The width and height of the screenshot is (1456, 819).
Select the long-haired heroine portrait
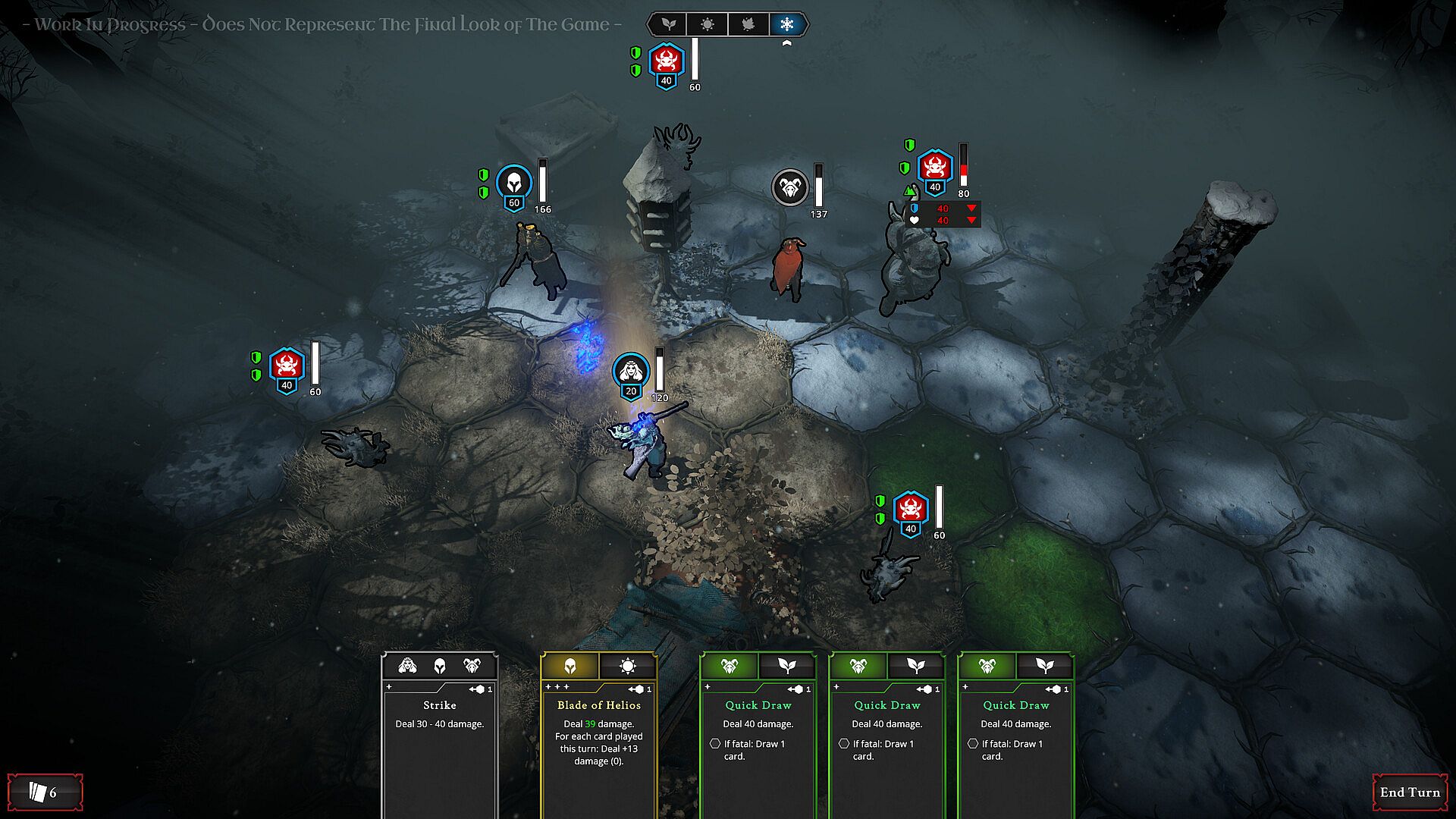click(630, 371)
